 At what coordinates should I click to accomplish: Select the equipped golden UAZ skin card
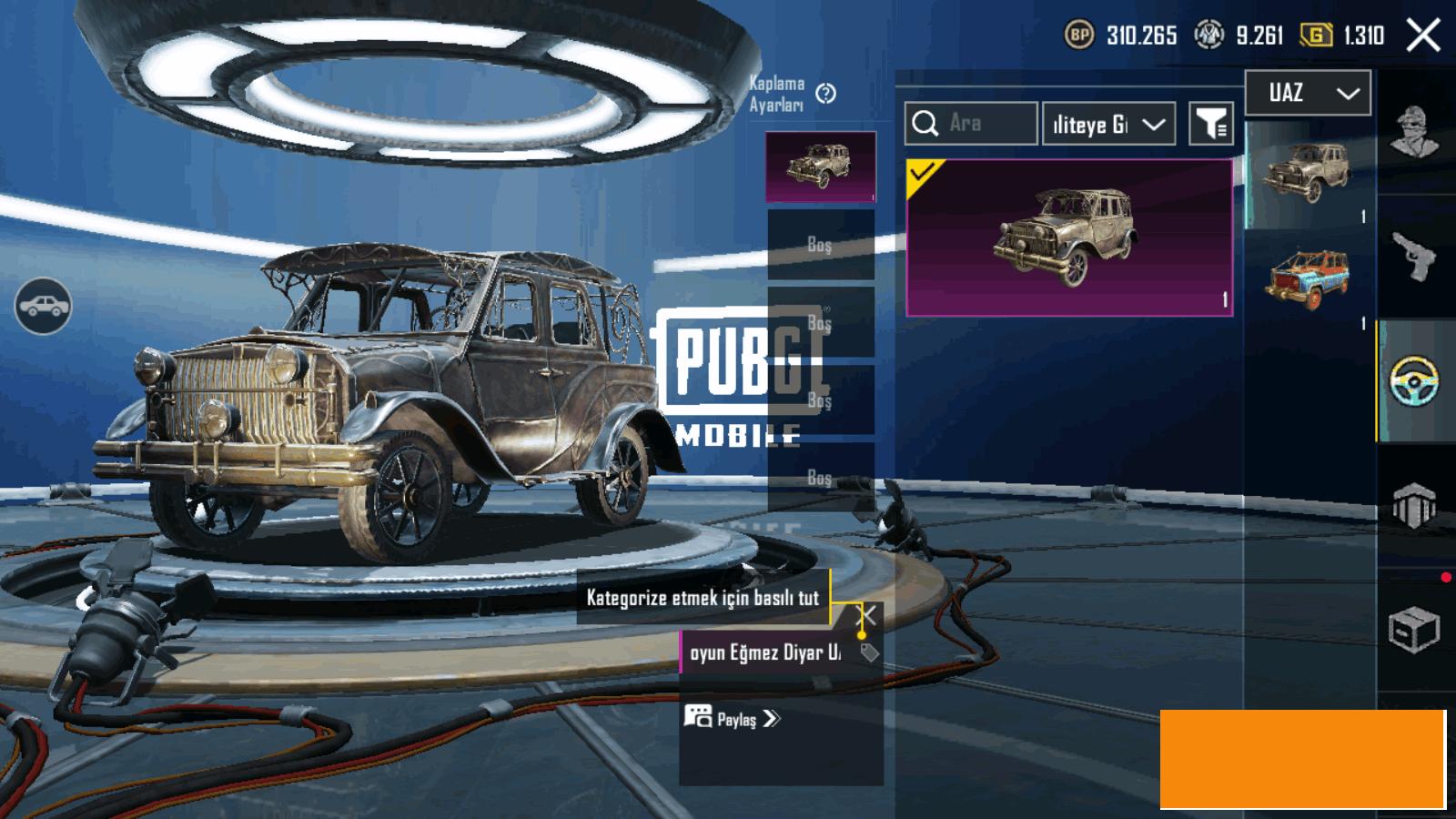pyautogui.click(x=1069, y=238)
